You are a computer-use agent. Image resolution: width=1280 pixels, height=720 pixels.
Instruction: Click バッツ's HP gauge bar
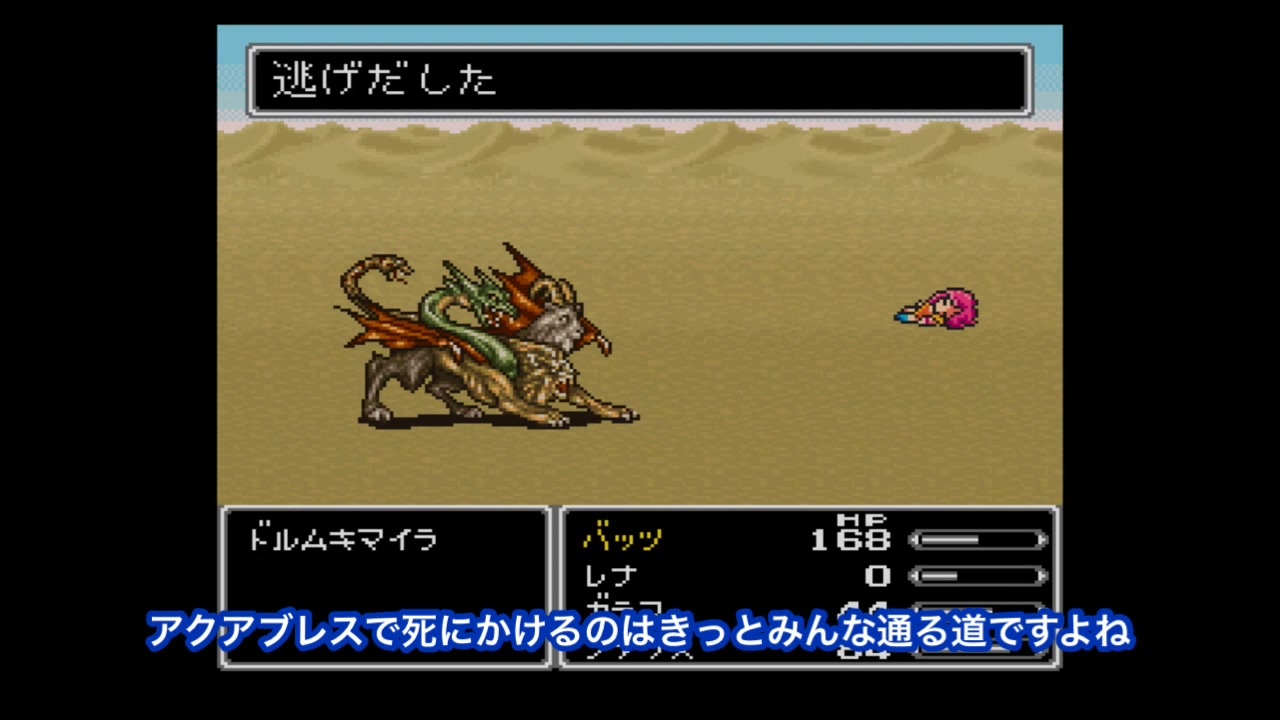[978, 540]
